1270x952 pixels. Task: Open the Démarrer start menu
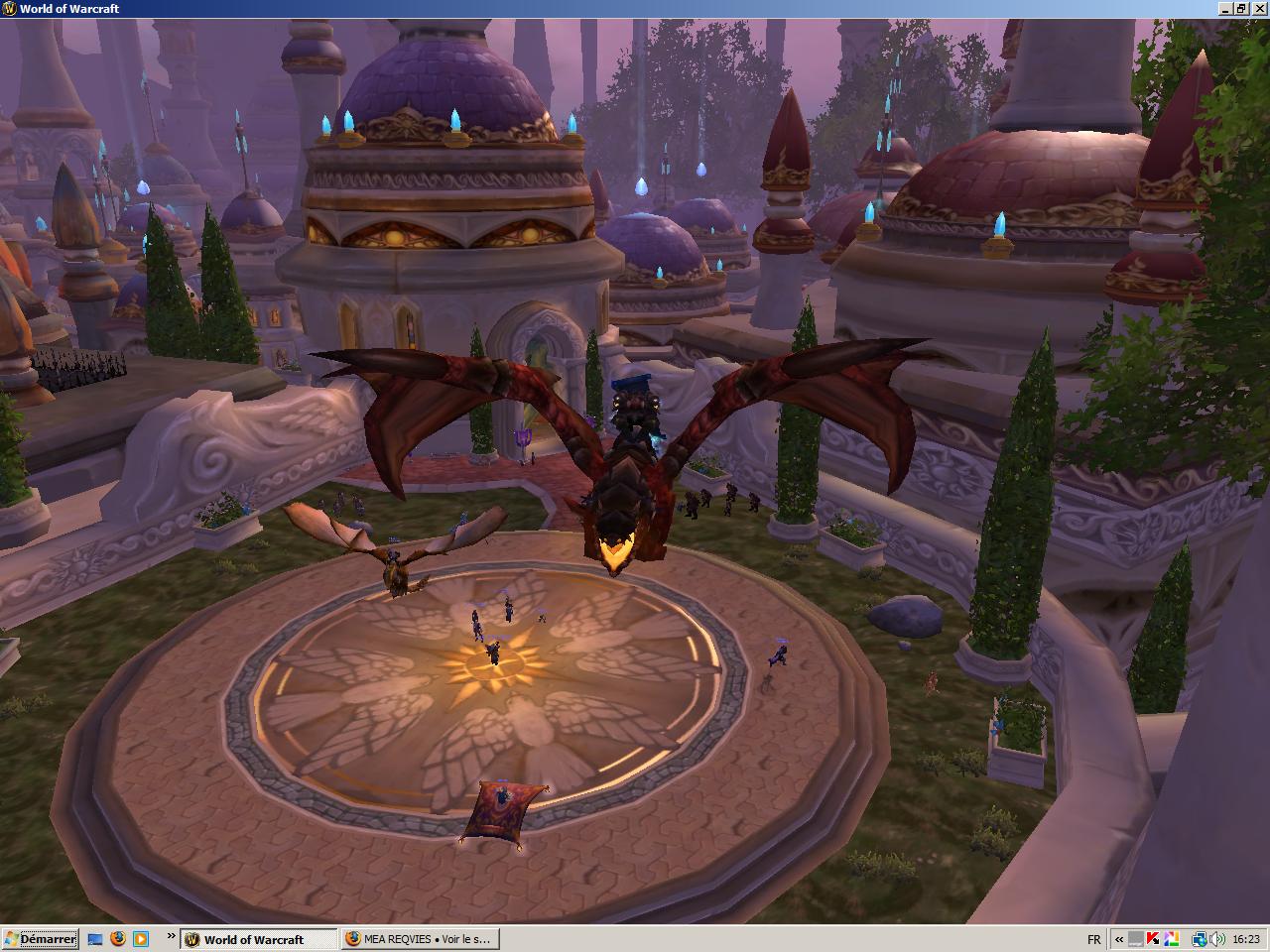point(38,939)
